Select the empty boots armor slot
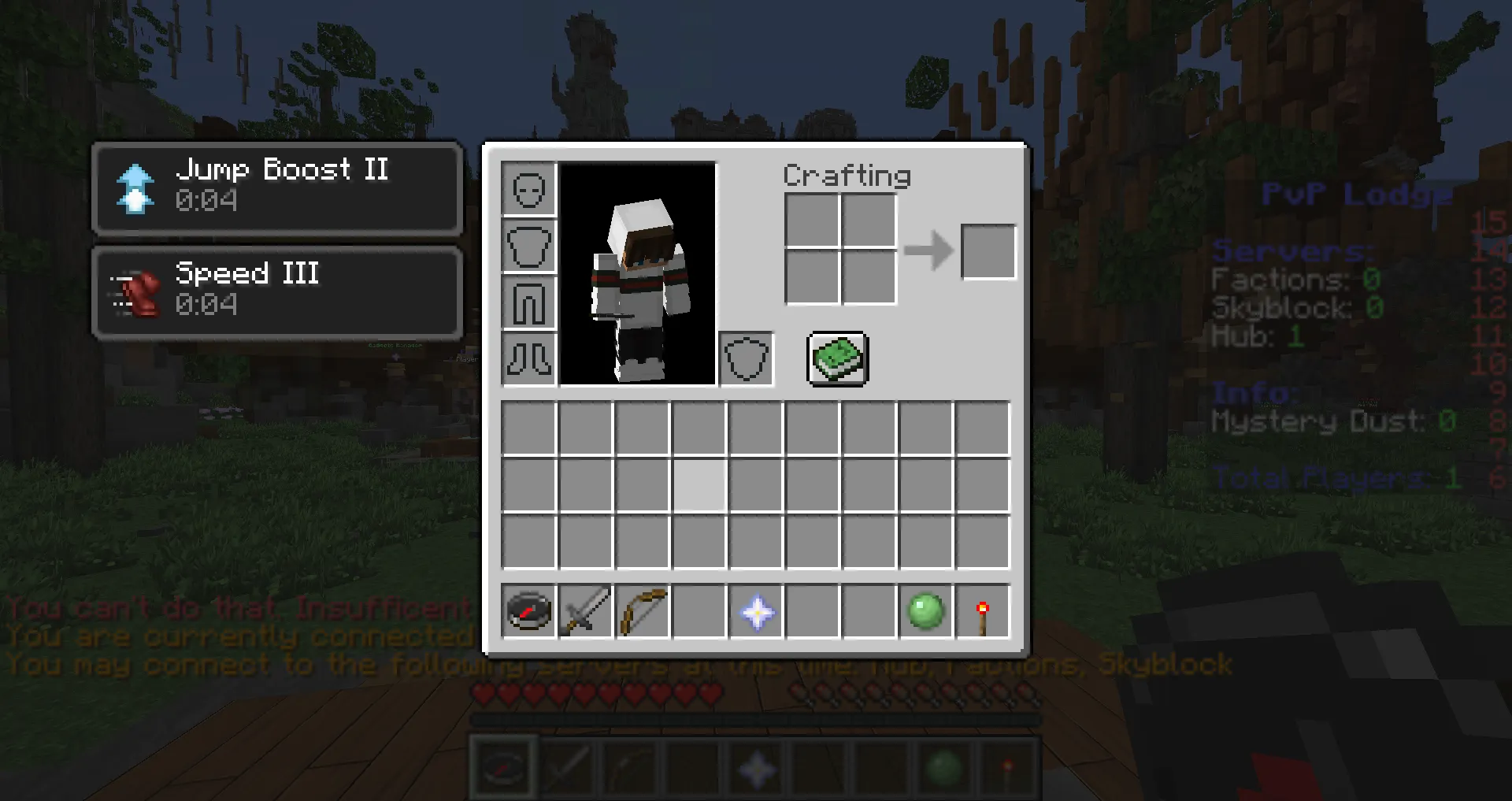Viewport: 1512px width, 801px height. coord(529,360)
